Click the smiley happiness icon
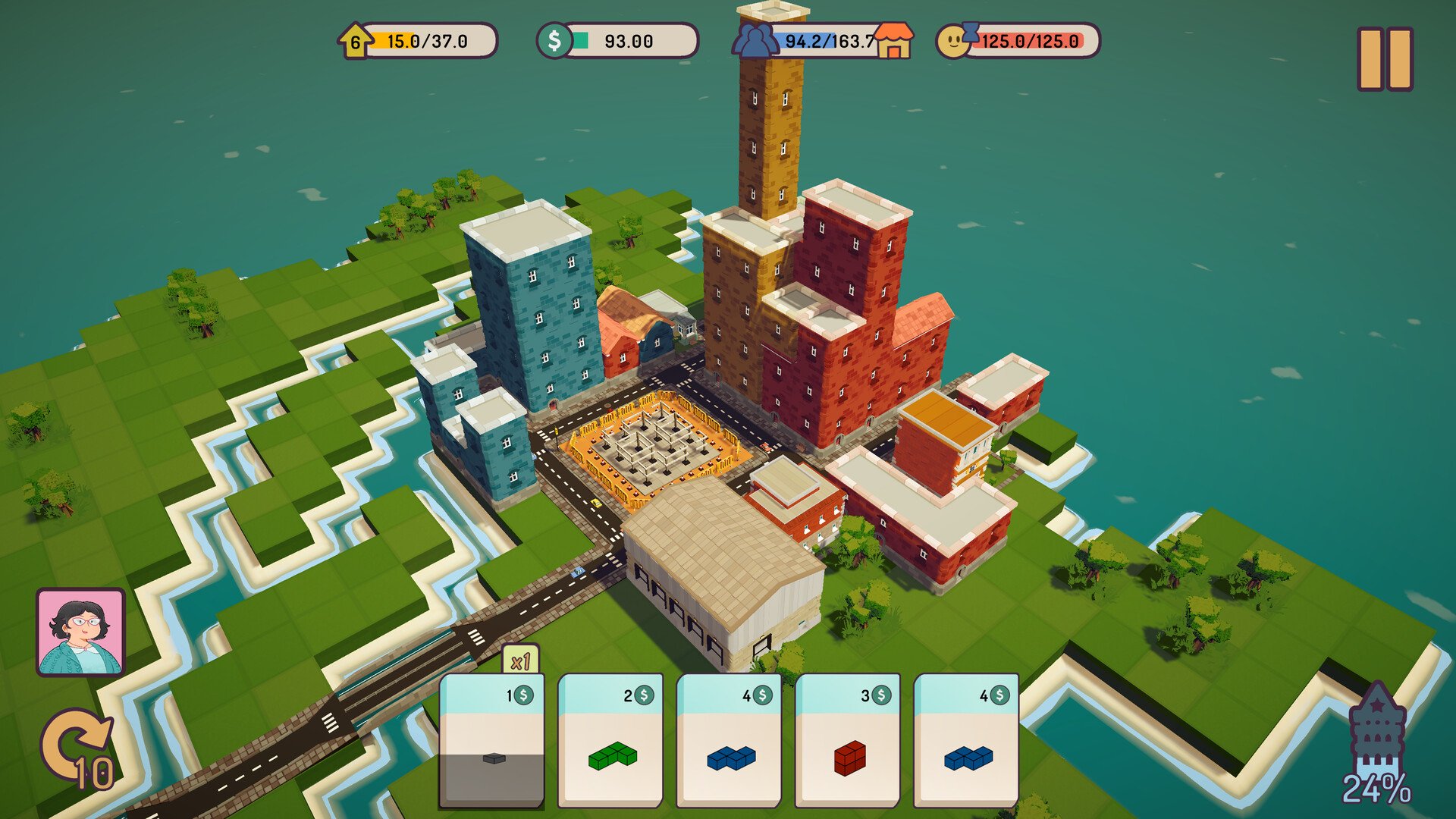Screen dimensions: 1456x819 click(954, 40)
